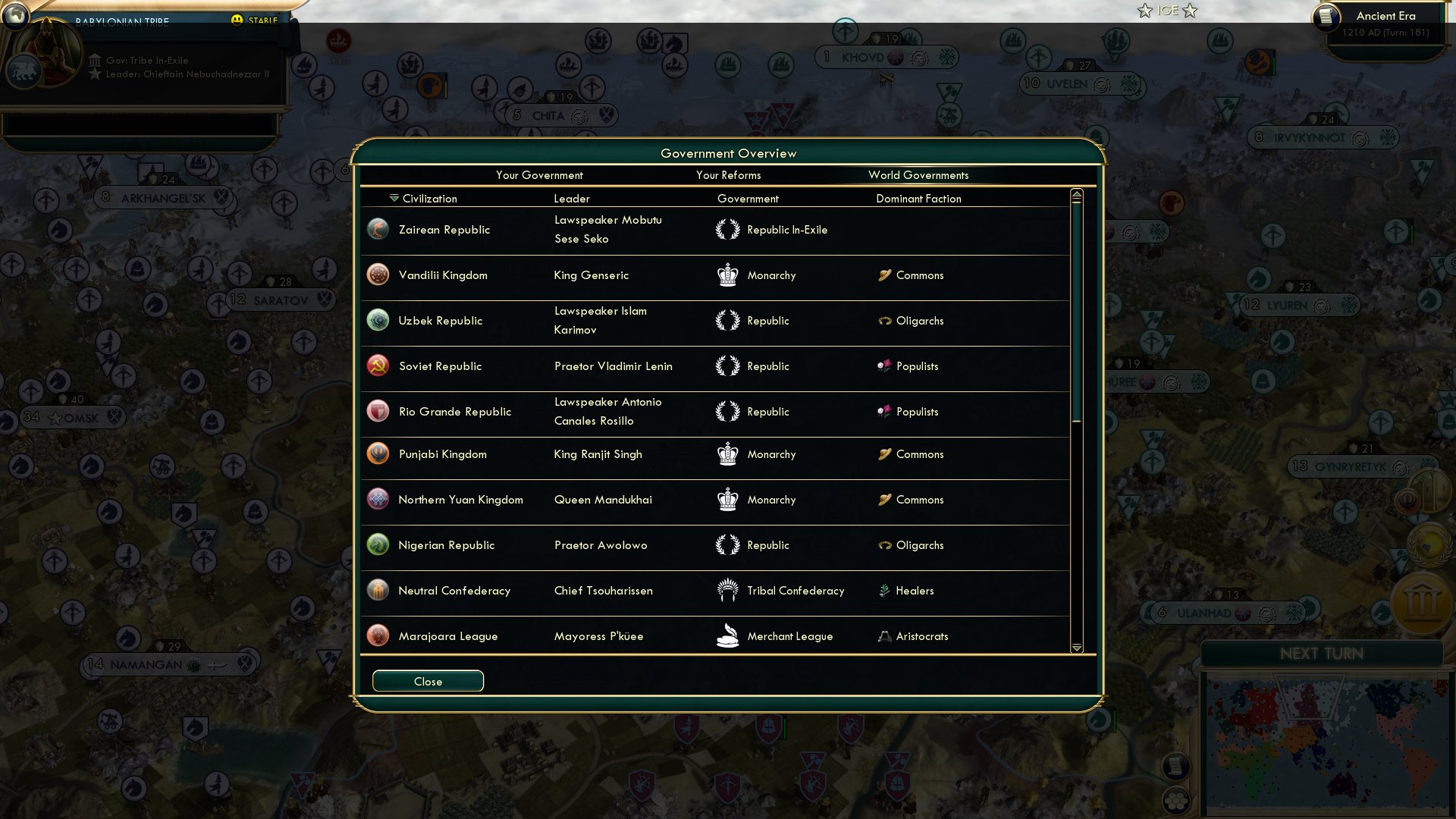Image resolution: width=1456 pixels, height=819 pixels.
Task: Click the Republic laurel icon beside Uzbek Republic
Action: [727, 321]
